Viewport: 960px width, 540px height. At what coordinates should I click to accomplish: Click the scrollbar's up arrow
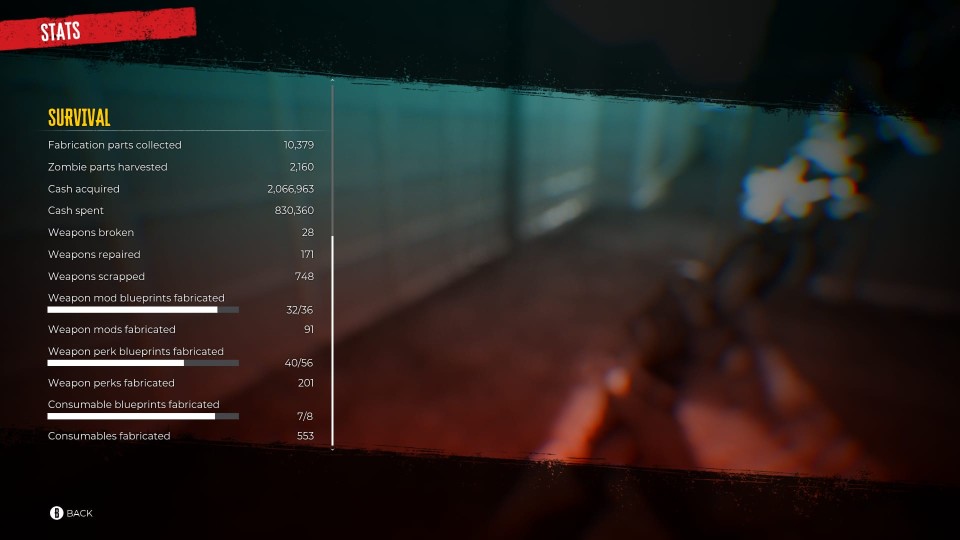332,79
